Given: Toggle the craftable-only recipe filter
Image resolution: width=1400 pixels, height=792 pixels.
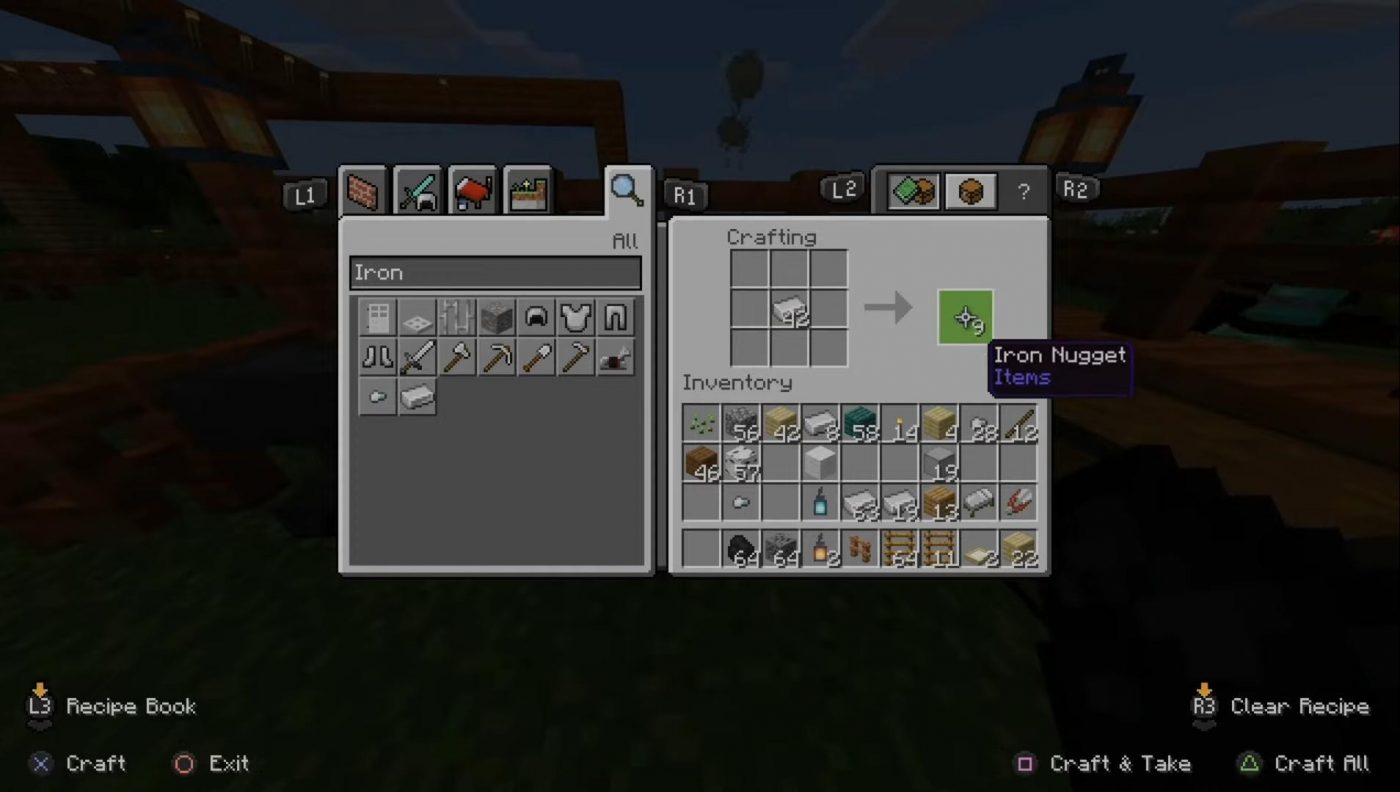Looking at the screenshot, I should [913, 191].
